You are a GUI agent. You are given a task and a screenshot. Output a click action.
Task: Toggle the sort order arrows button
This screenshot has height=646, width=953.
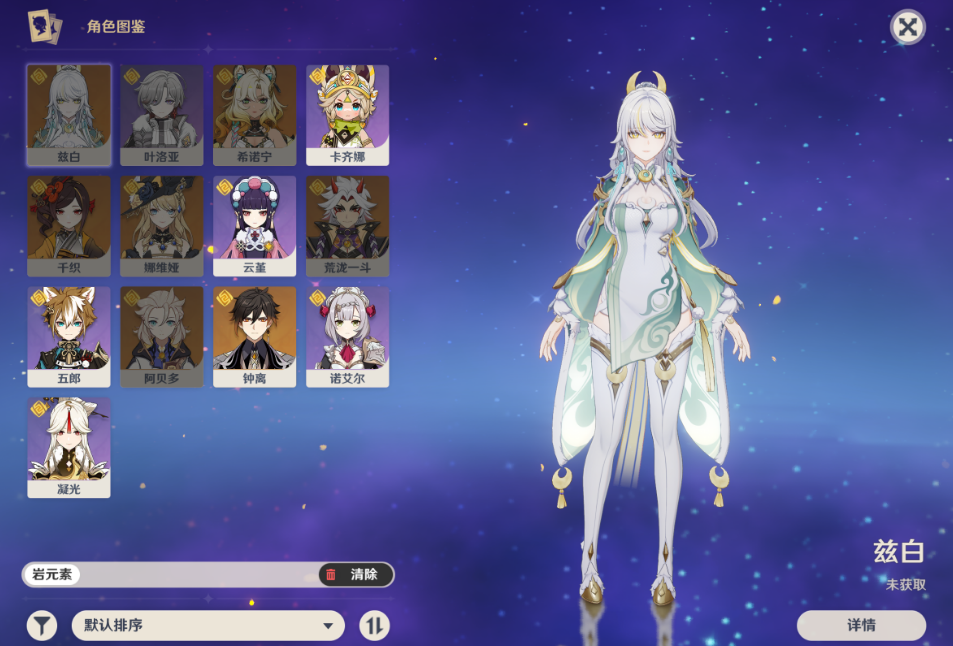[375, 626]
